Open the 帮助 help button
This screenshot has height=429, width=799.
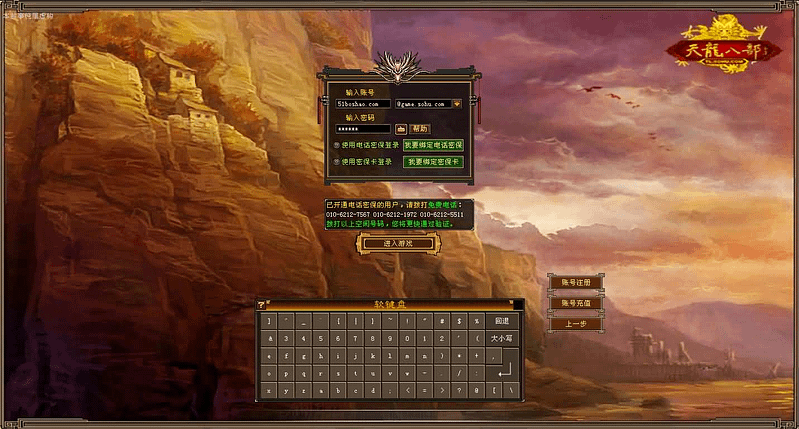(420, 129)
